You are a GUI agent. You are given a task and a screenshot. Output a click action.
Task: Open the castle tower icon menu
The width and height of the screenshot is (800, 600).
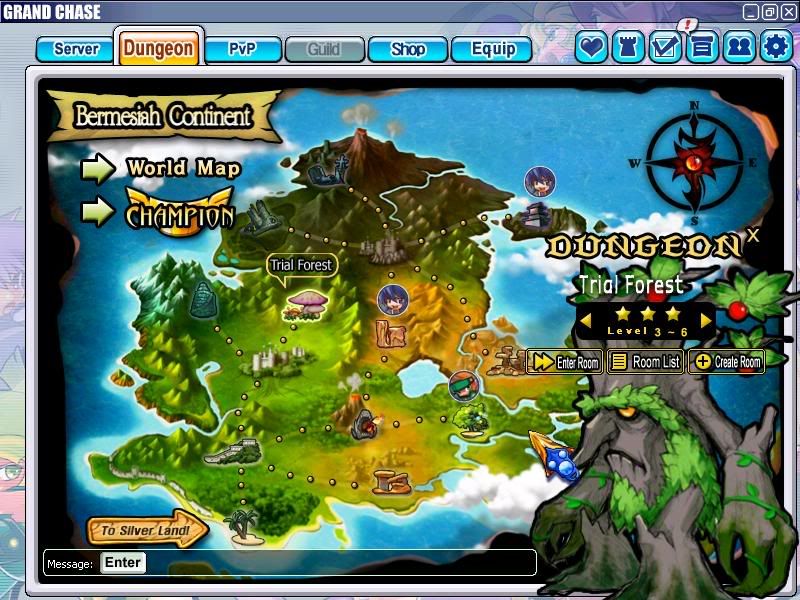point(628,46)
